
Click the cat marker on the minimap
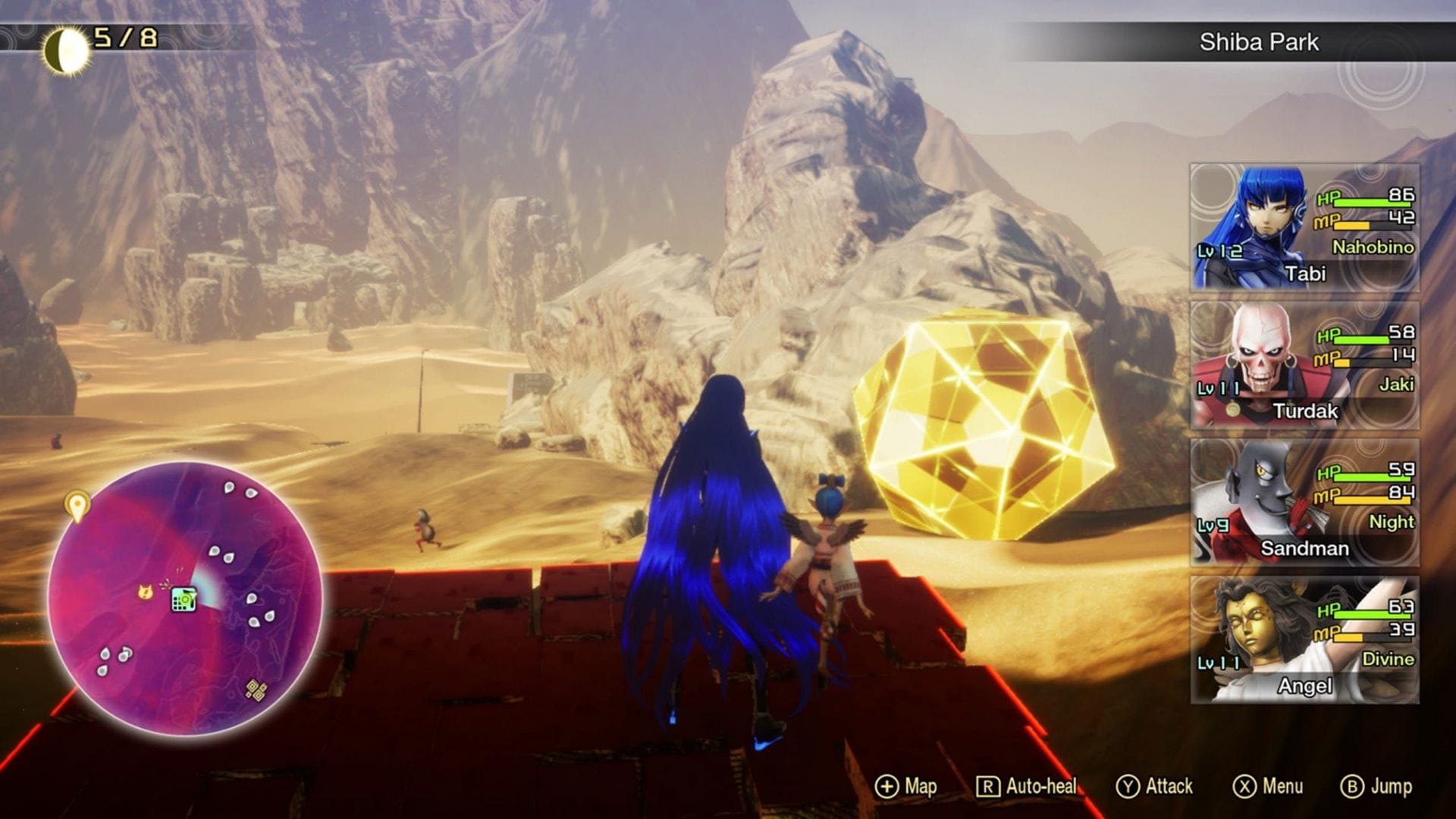coord(146,592)
